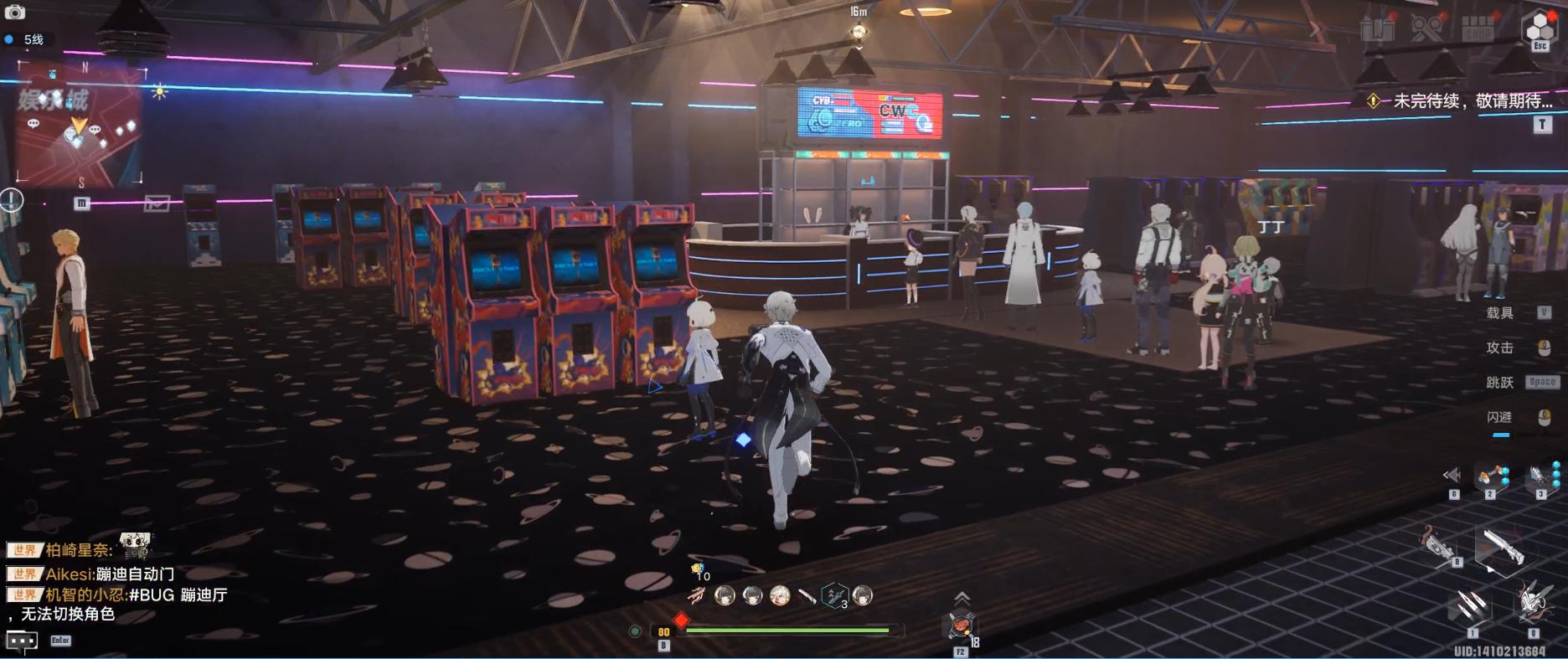The height and width of the screenshot is (659, 1568).
Task: Open the hexagon main menu
Action: (x=1539, y=28)
